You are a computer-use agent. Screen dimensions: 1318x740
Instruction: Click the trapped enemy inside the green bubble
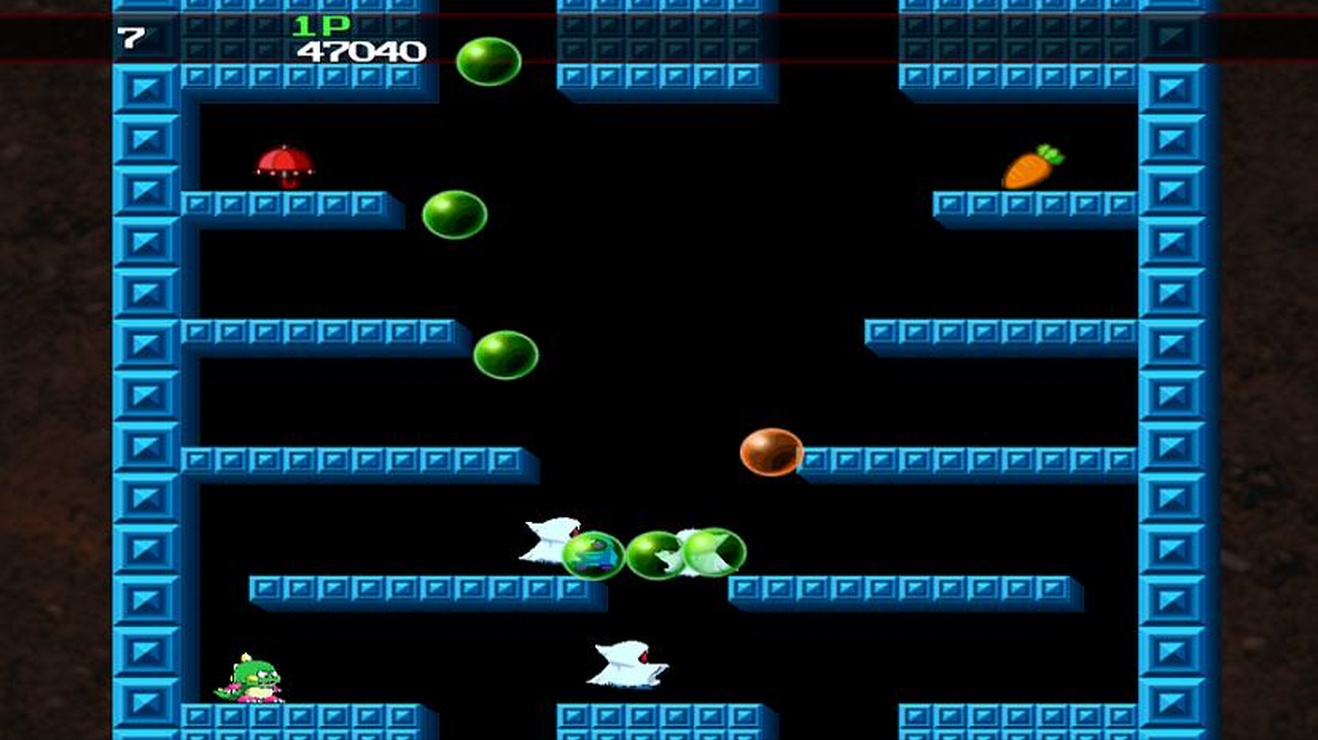click(594, 555)
